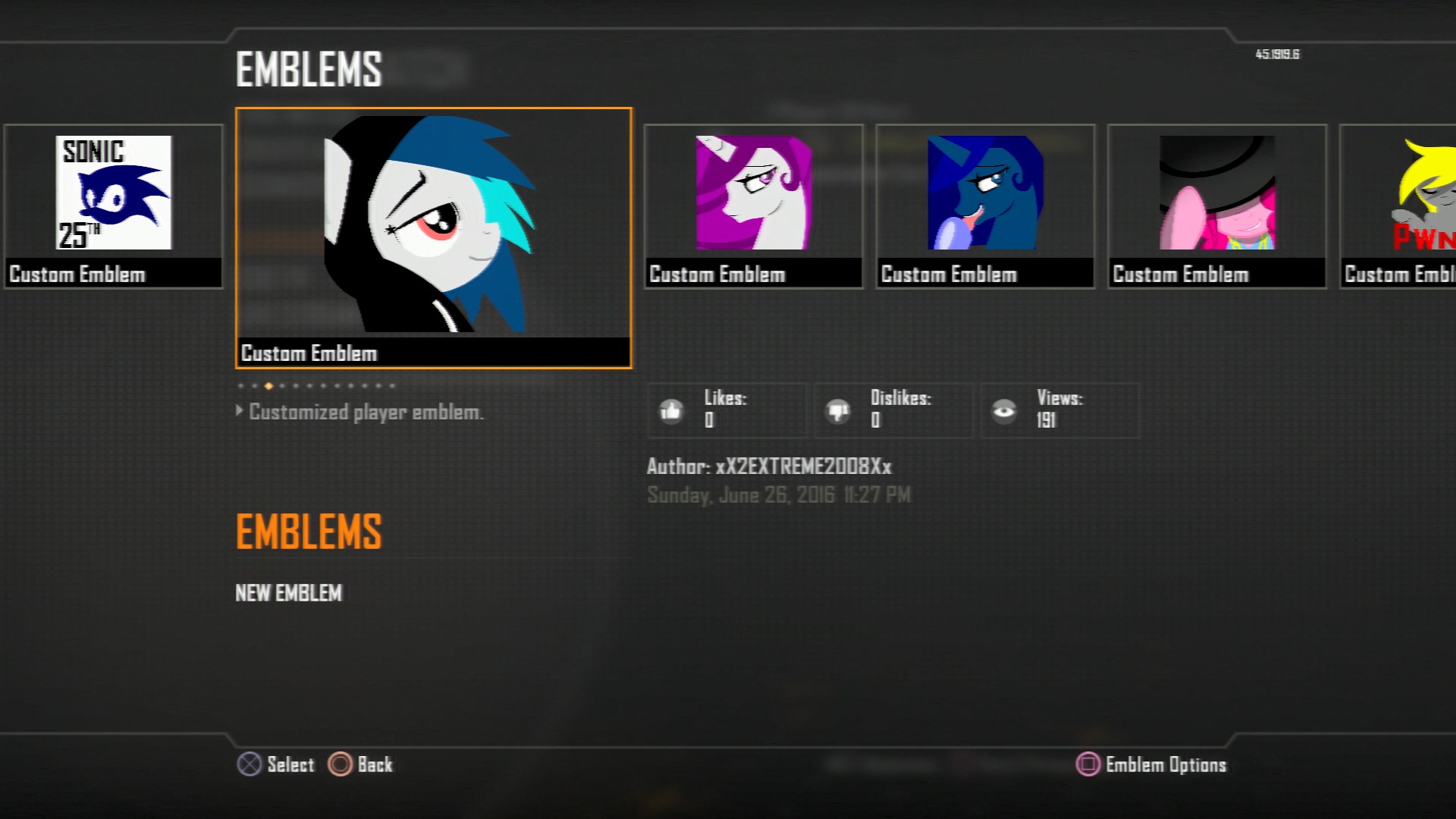Viewport: 1456px width, 819px height.
Task: Click the thumbs-up Likes icon
Action: (670, 409)
